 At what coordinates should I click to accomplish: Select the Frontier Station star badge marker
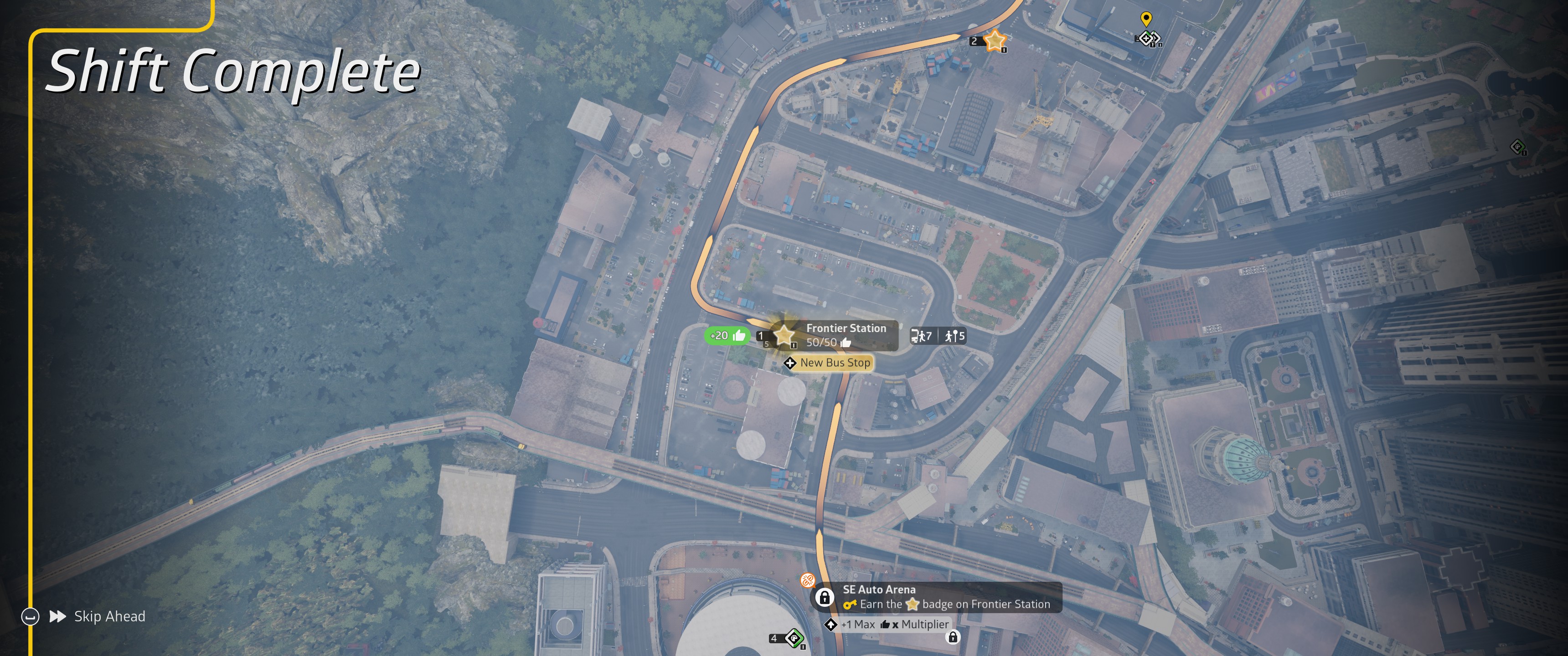click(784, 335)
